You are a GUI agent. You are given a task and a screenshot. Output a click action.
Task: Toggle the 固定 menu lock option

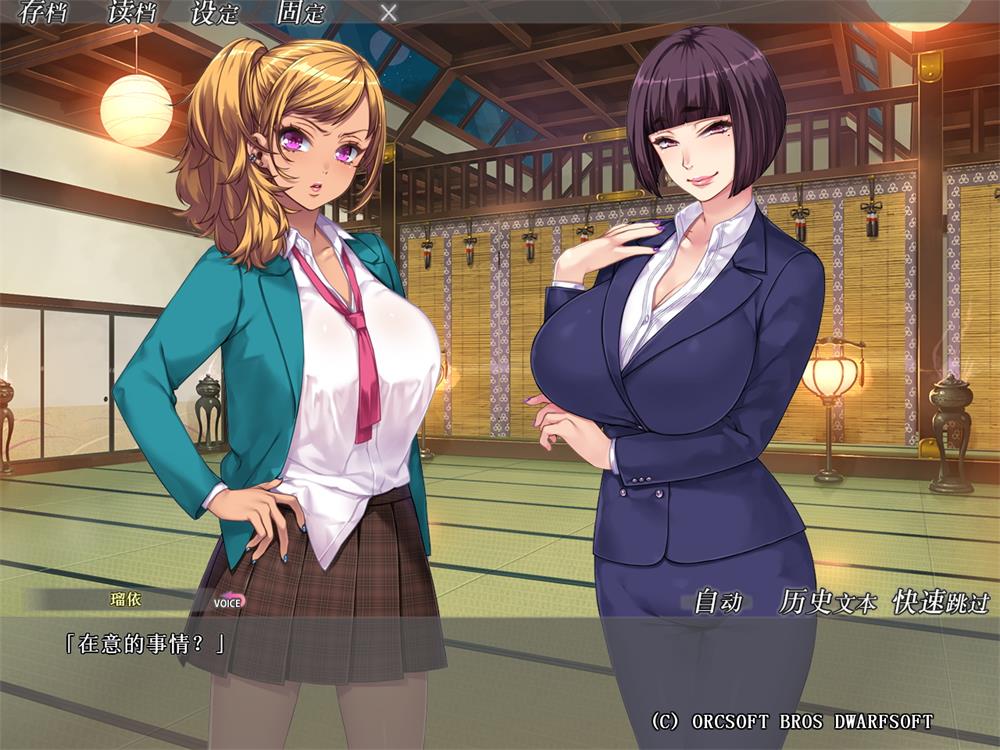click(301, 13)
